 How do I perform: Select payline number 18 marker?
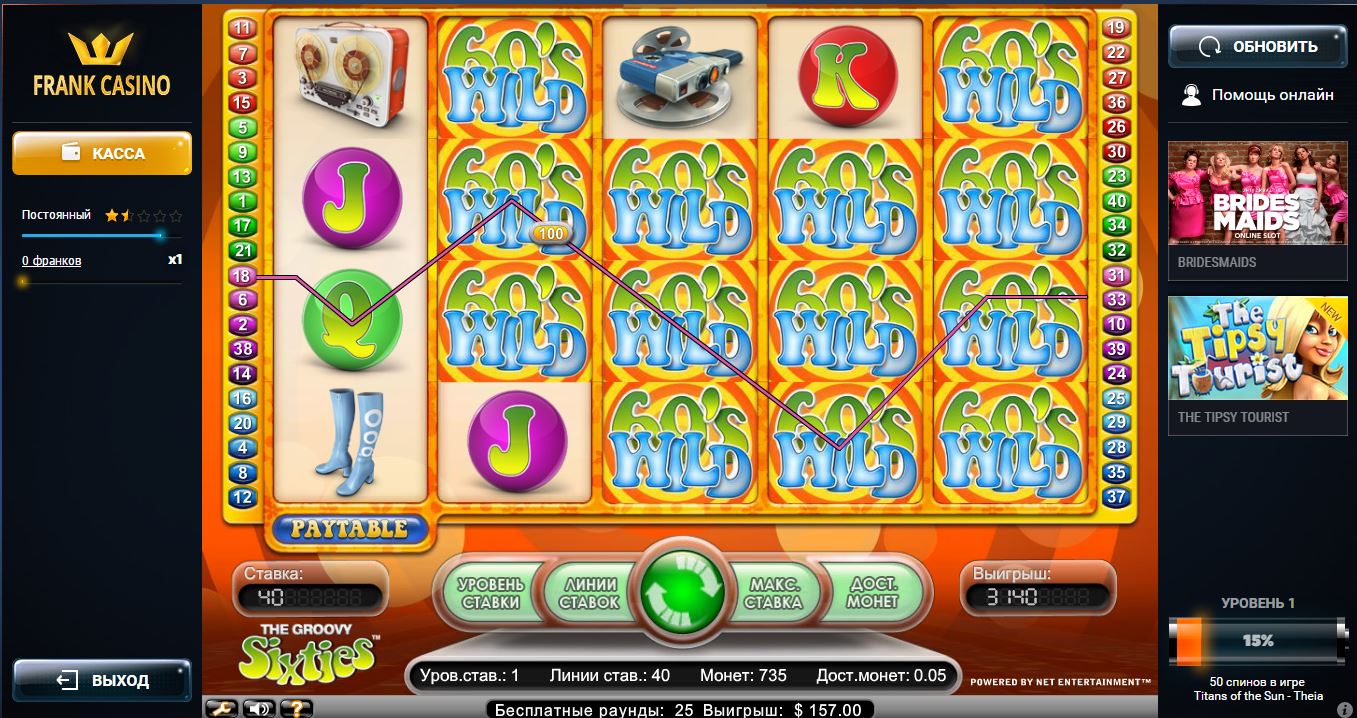click(x=241, y=275)
